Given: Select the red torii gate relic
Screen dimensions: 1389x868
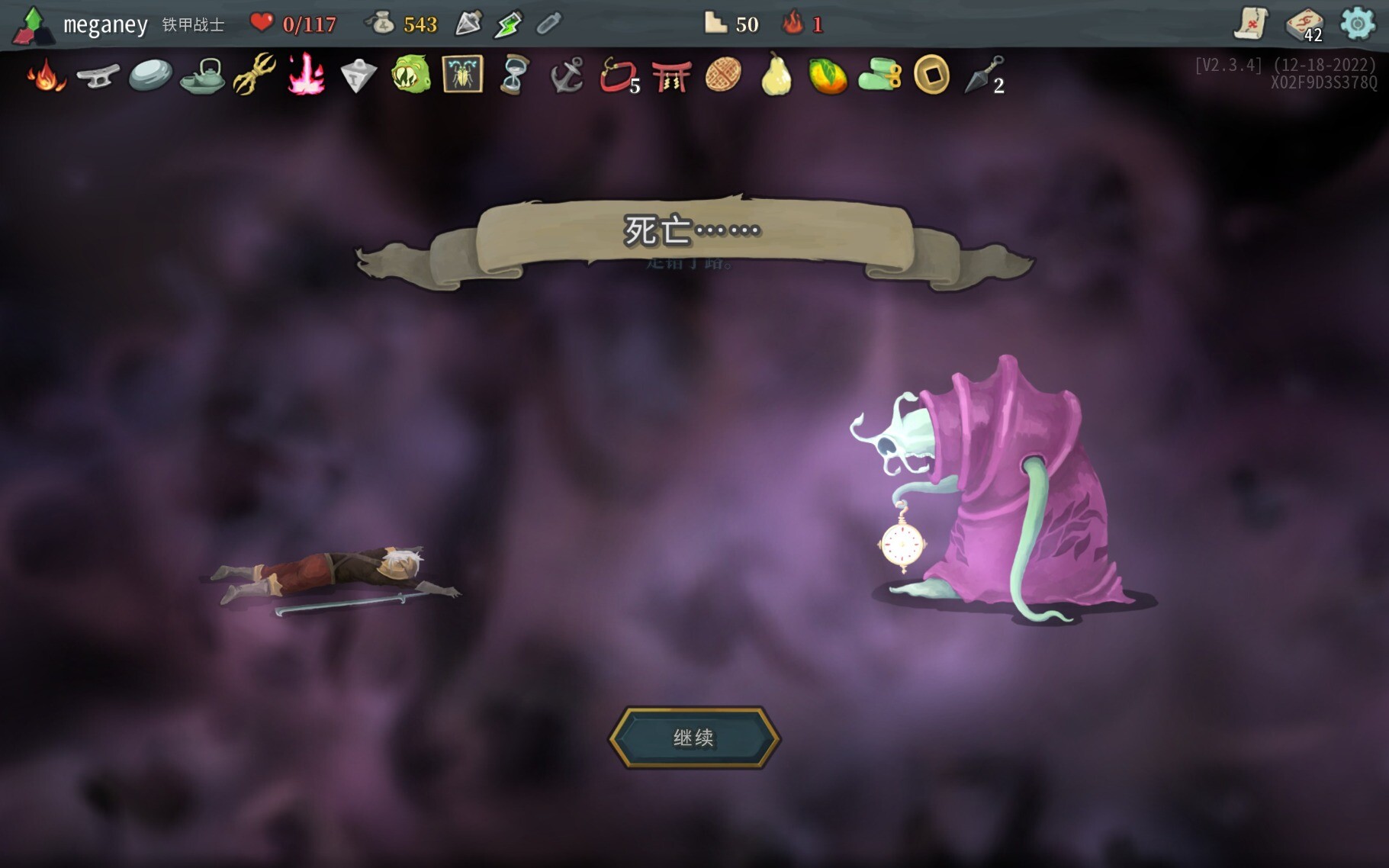Looking at the screenshot, I should pyautogui.click(x=671, y=76).
